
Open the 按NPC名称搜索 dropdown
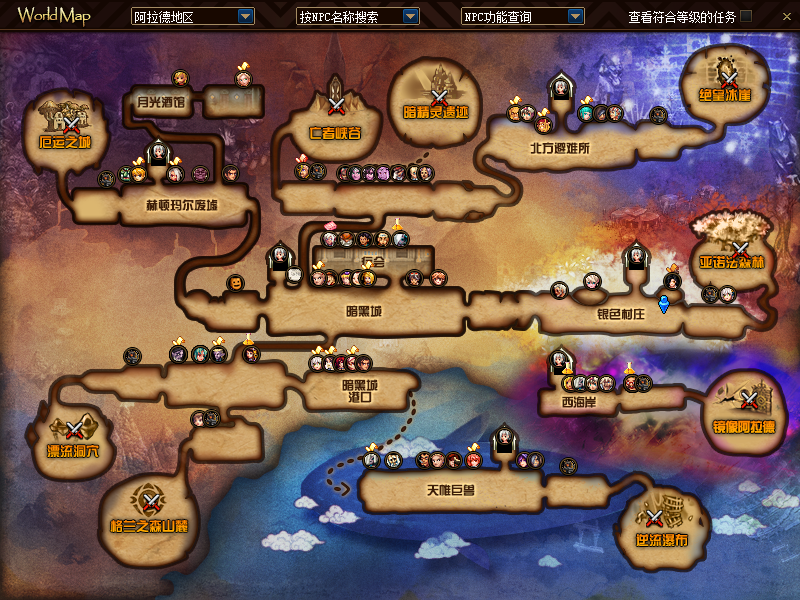click(410, 17)
